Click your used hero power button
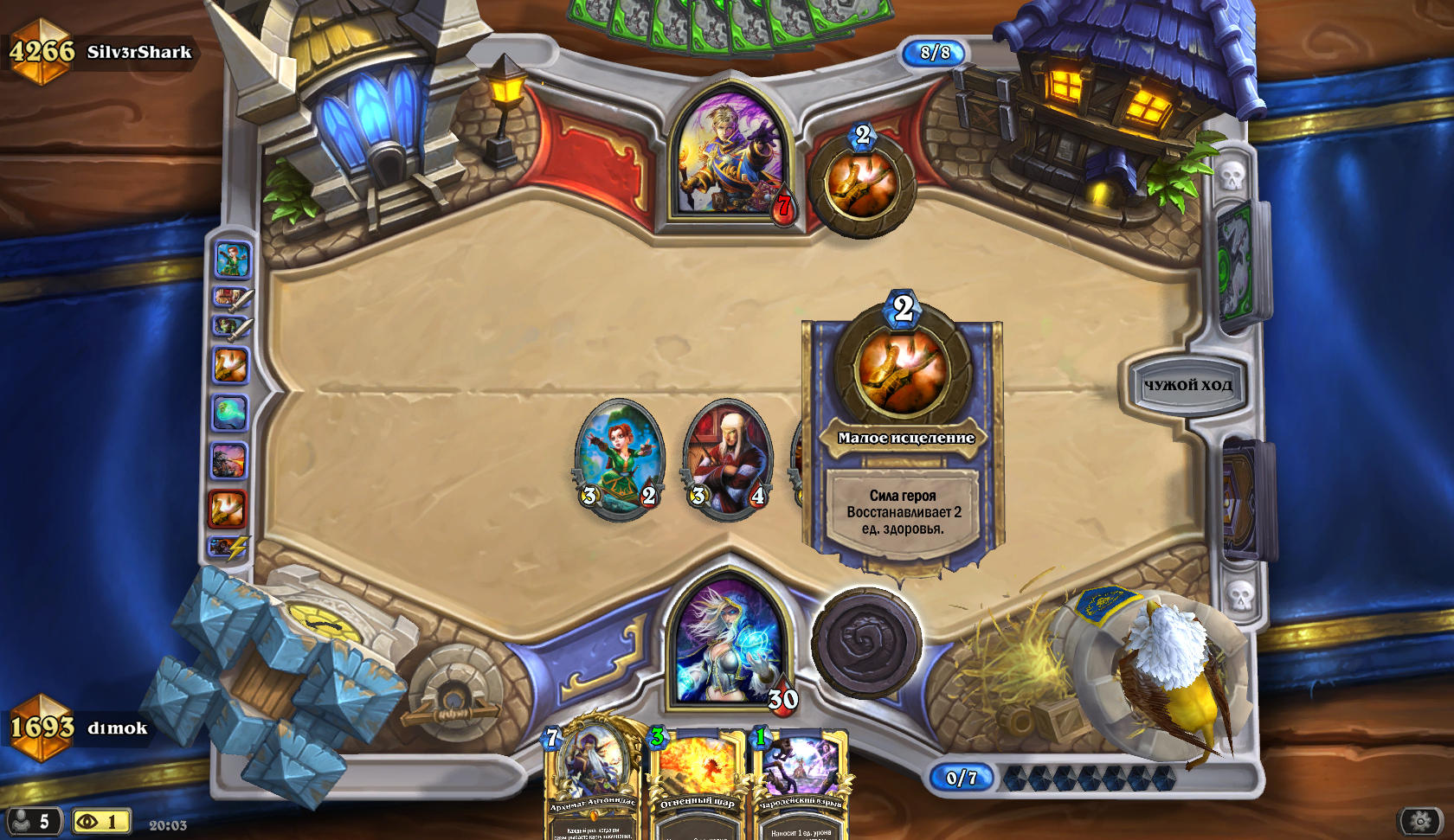This screenshot has width=1454, height=840. coord(865,643)
